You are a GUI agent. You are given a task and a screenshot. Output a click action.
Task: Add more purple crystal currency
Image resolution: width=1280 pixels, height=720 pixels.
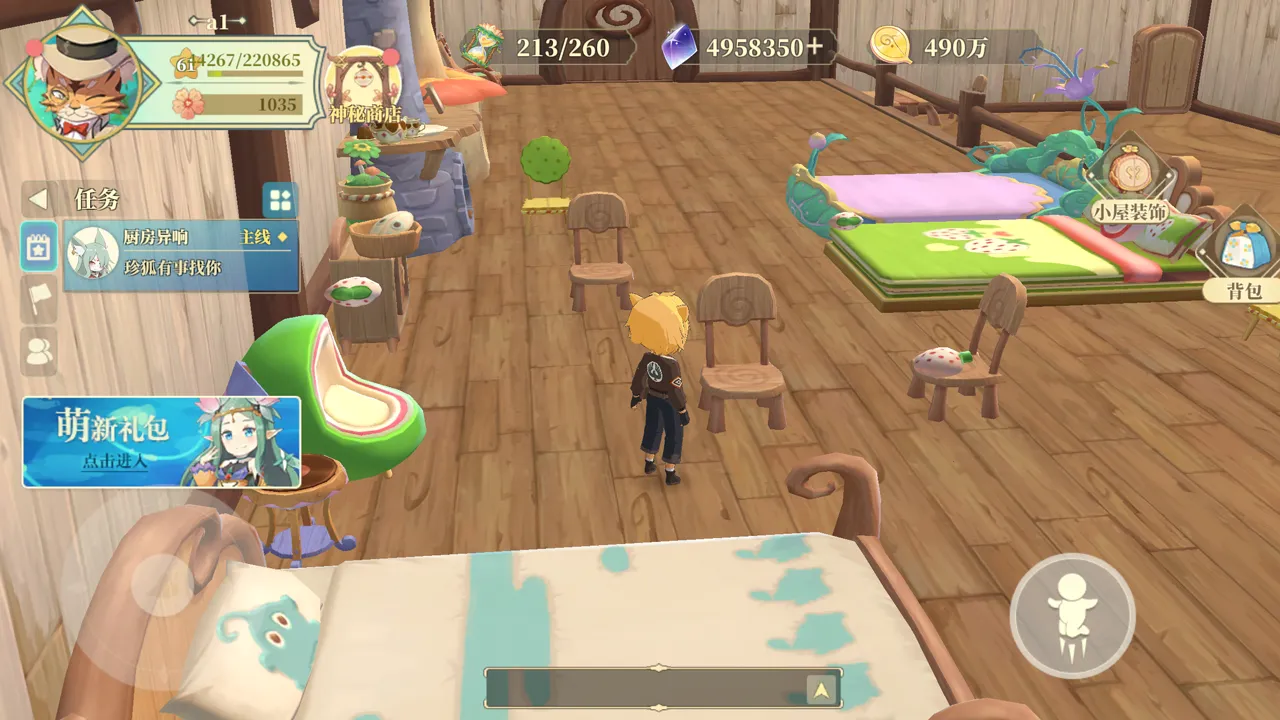(815, 47)
